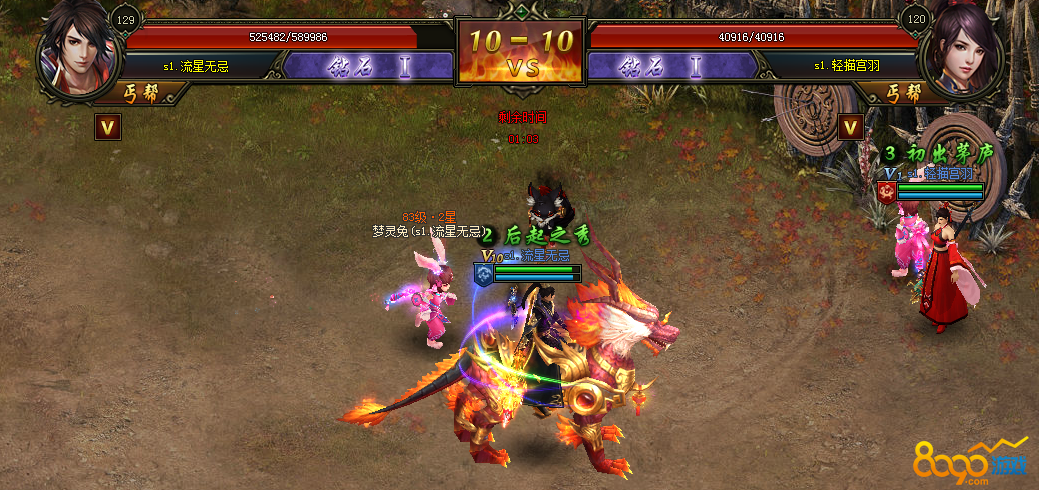Open the V badge under 轻描宫羽's portrait
1039x490 pixels.
pos(851,127)
